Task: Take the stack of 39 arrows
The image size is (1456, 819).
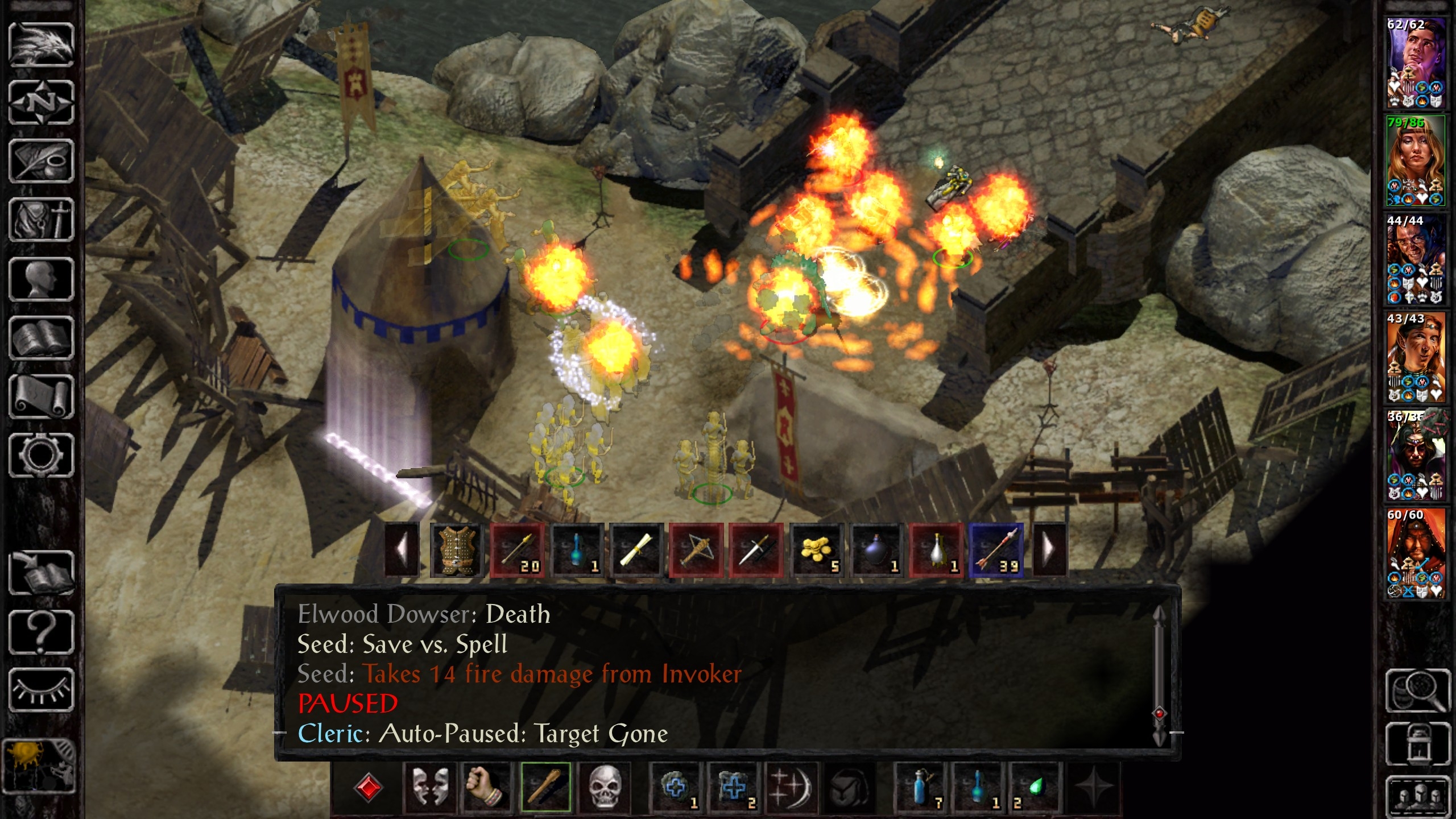Action: pos(996,551)
